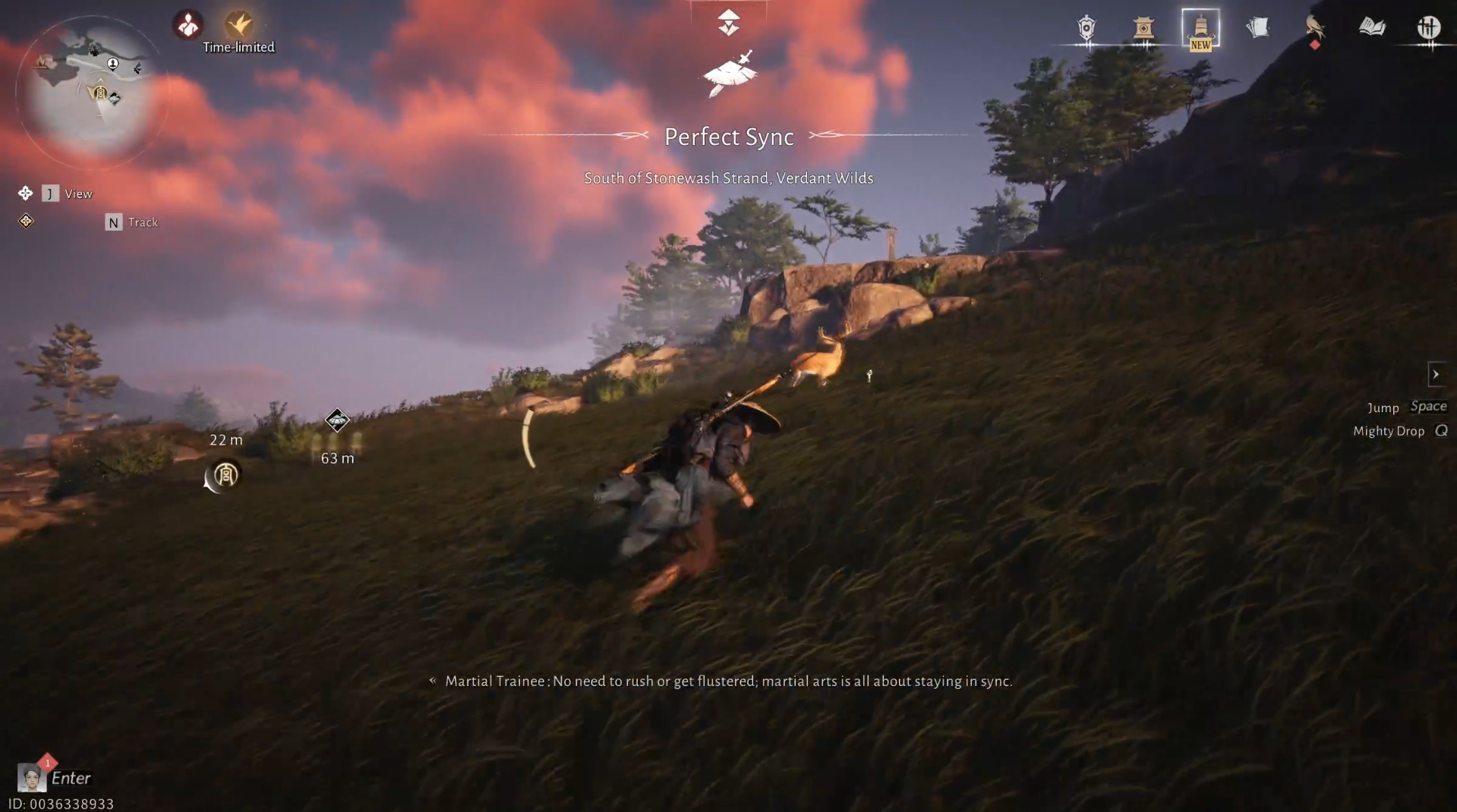
Task: Click the red character event icon beside Time-limited
Action: (x=187, y=24)
